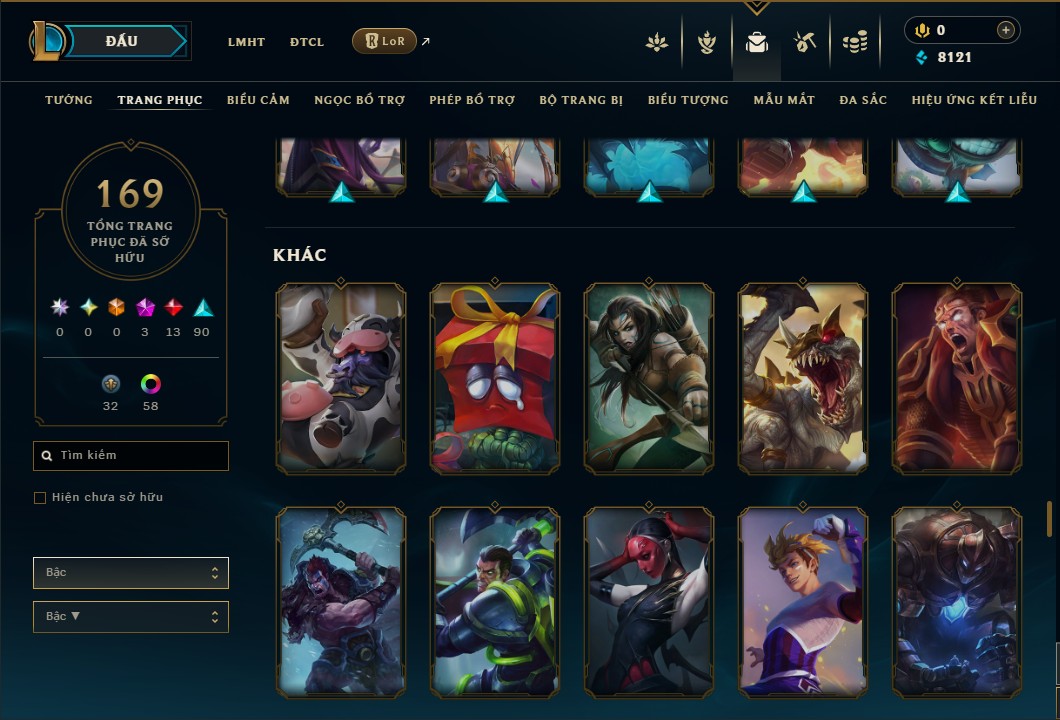
Task: Show the BIỂU TƯỢNG icons tab
Action: [688, 100]
